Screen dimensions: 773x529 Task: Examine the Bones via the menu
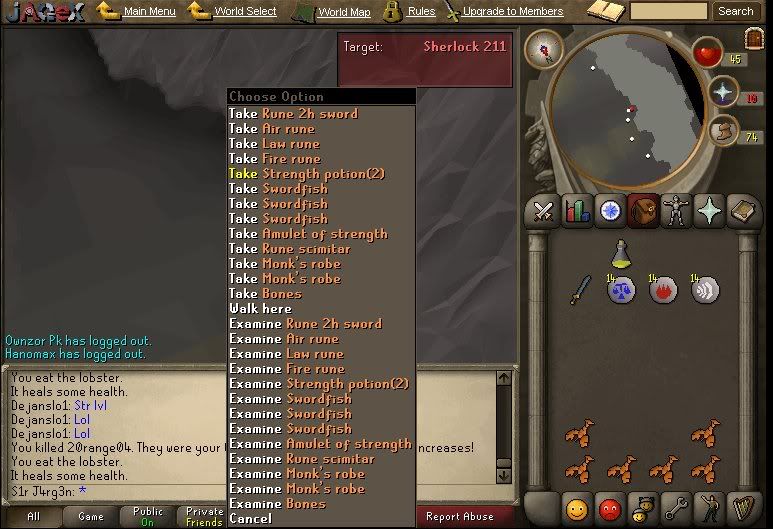coord(277,504)
